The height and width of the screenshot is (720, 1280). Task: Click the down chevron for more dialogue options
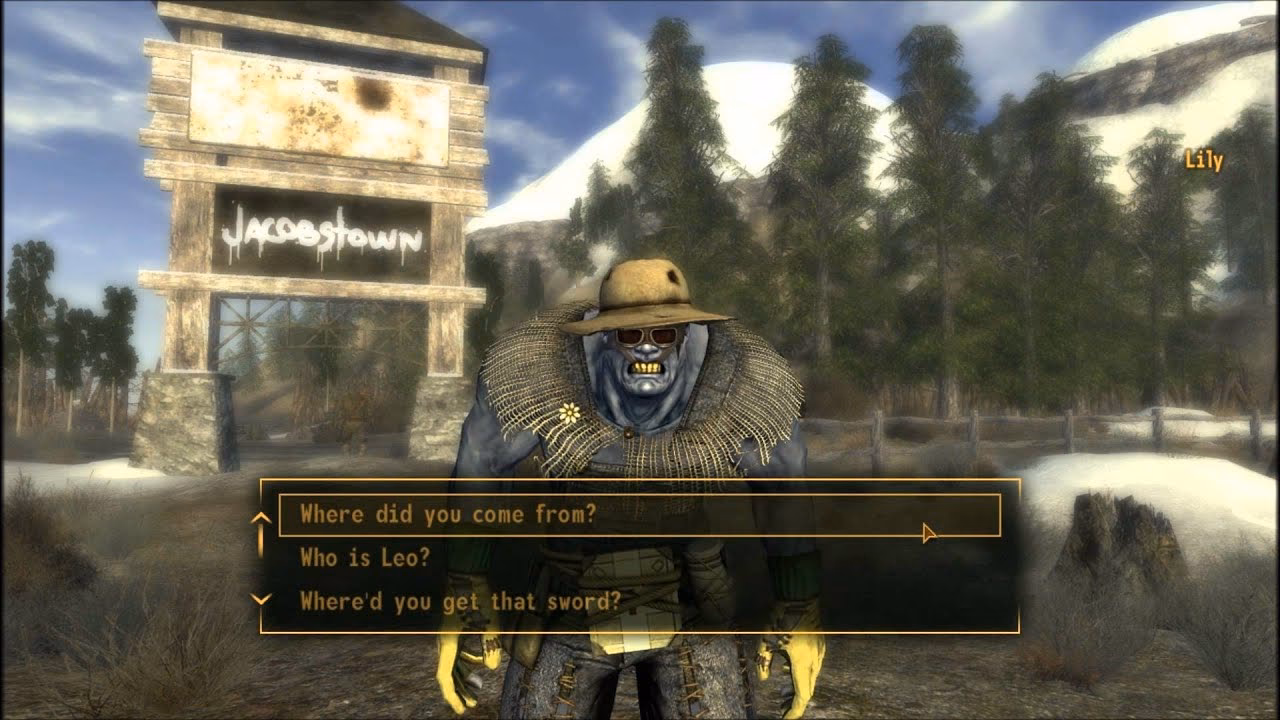click(x=262, y=600)
